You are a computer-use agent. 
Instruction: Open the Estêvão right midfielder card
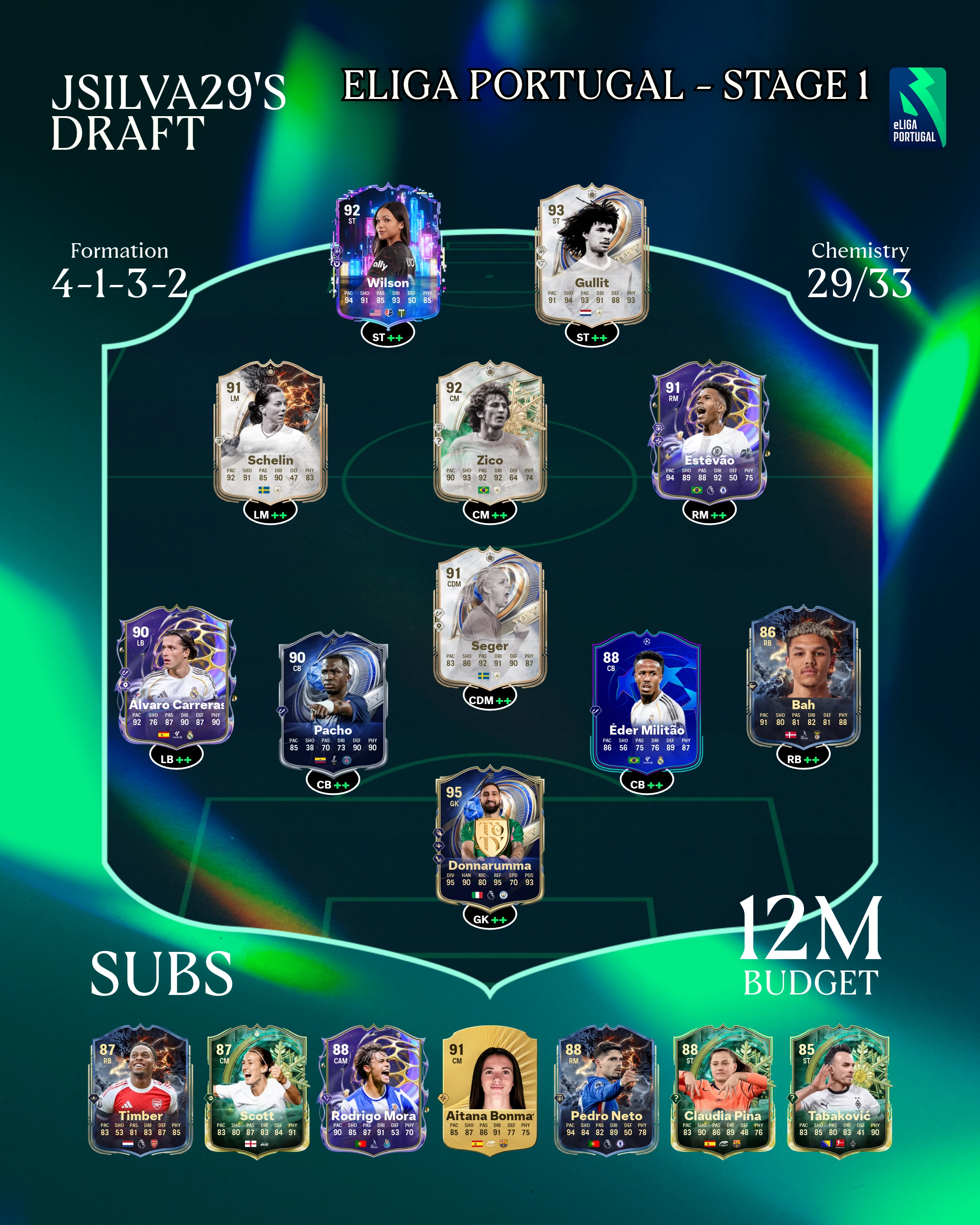(x=709, y=431)
